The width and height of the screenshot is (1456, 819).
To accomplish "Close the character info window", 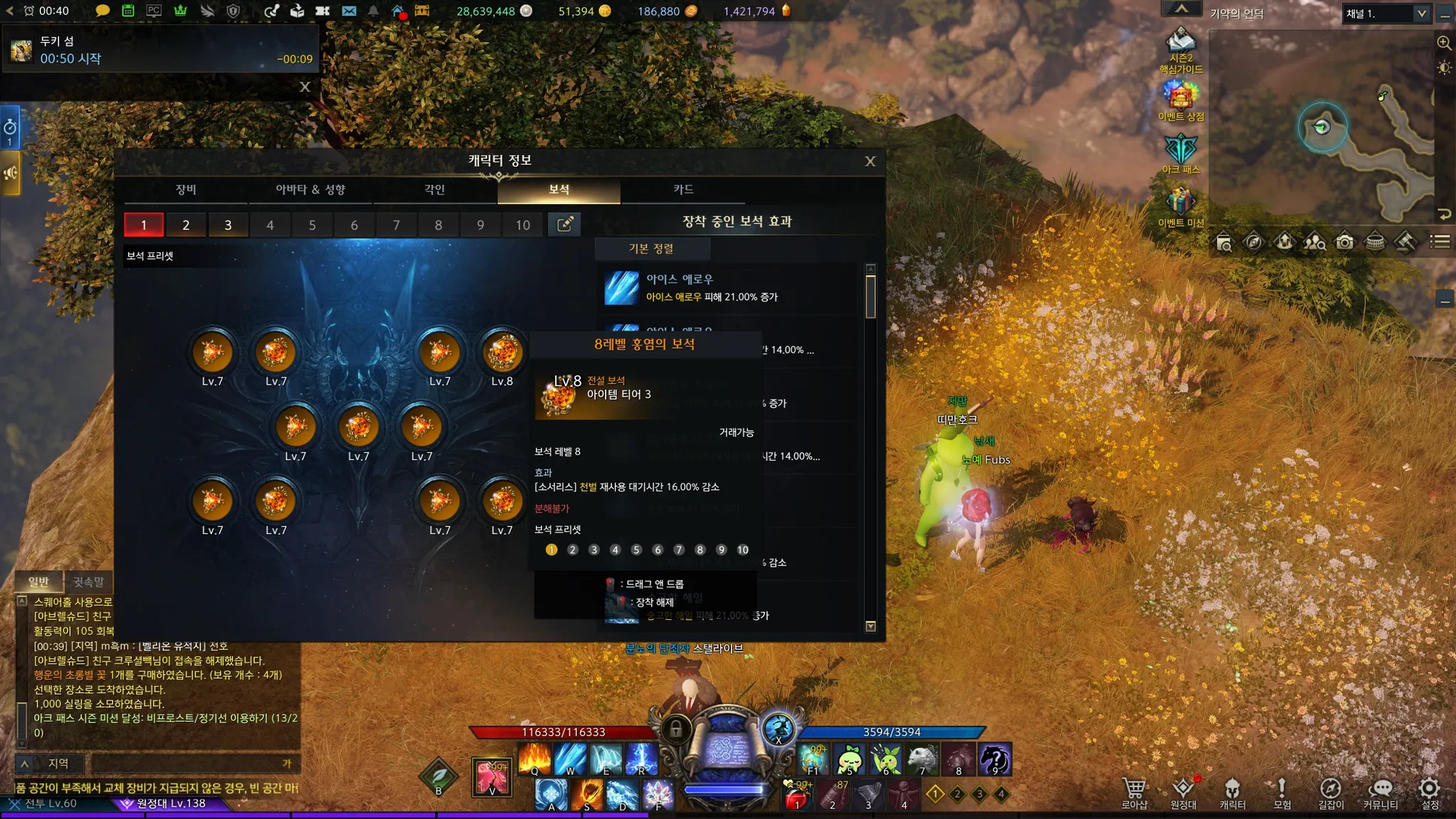I will (x=869, y=161).
